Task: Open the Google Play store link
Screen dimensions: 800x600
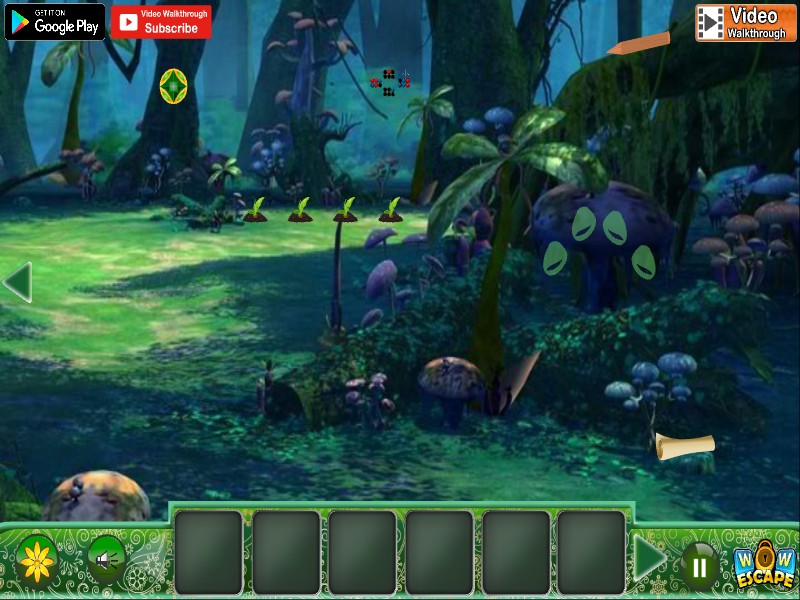Action: (x=55, y=22)
